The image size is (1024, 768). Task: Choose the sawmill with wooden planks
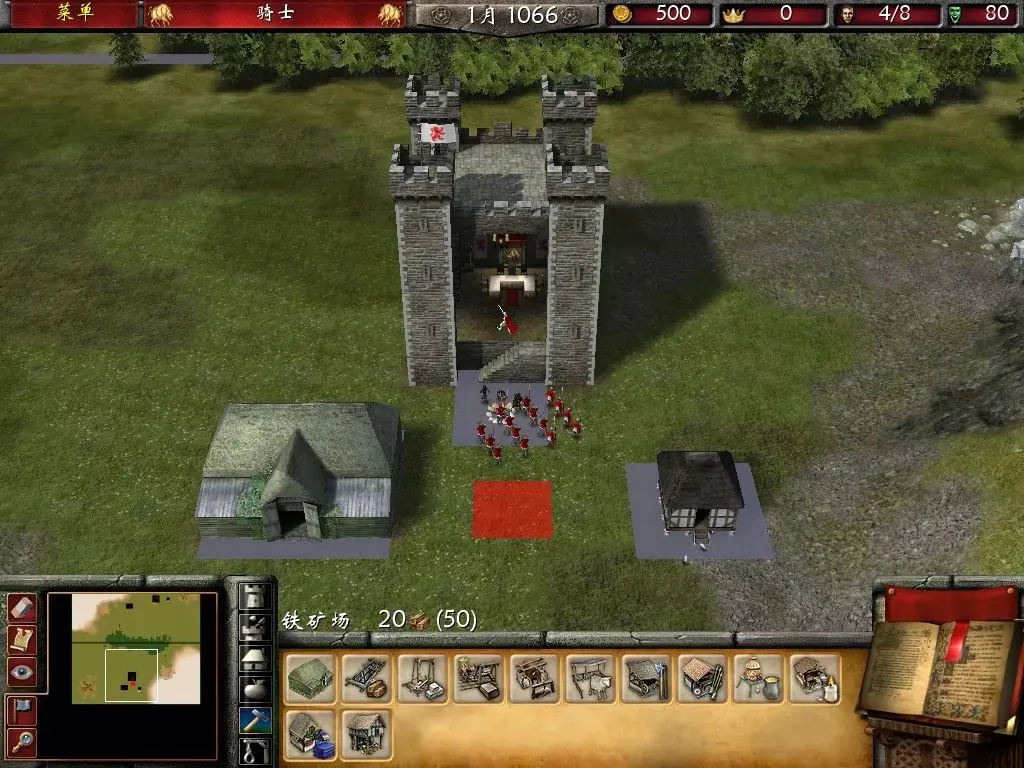click(x=367, y=679)
